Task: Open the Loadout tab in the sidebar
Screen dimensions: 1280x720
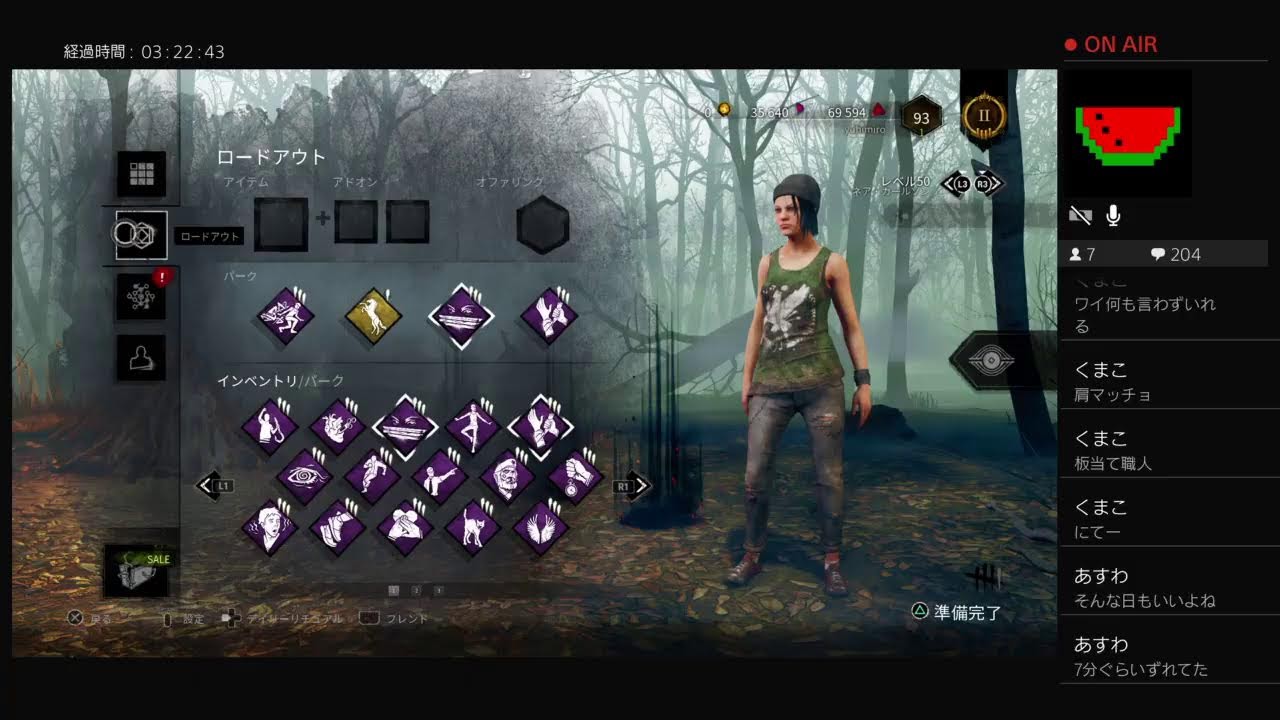Action: pos(141,235)
